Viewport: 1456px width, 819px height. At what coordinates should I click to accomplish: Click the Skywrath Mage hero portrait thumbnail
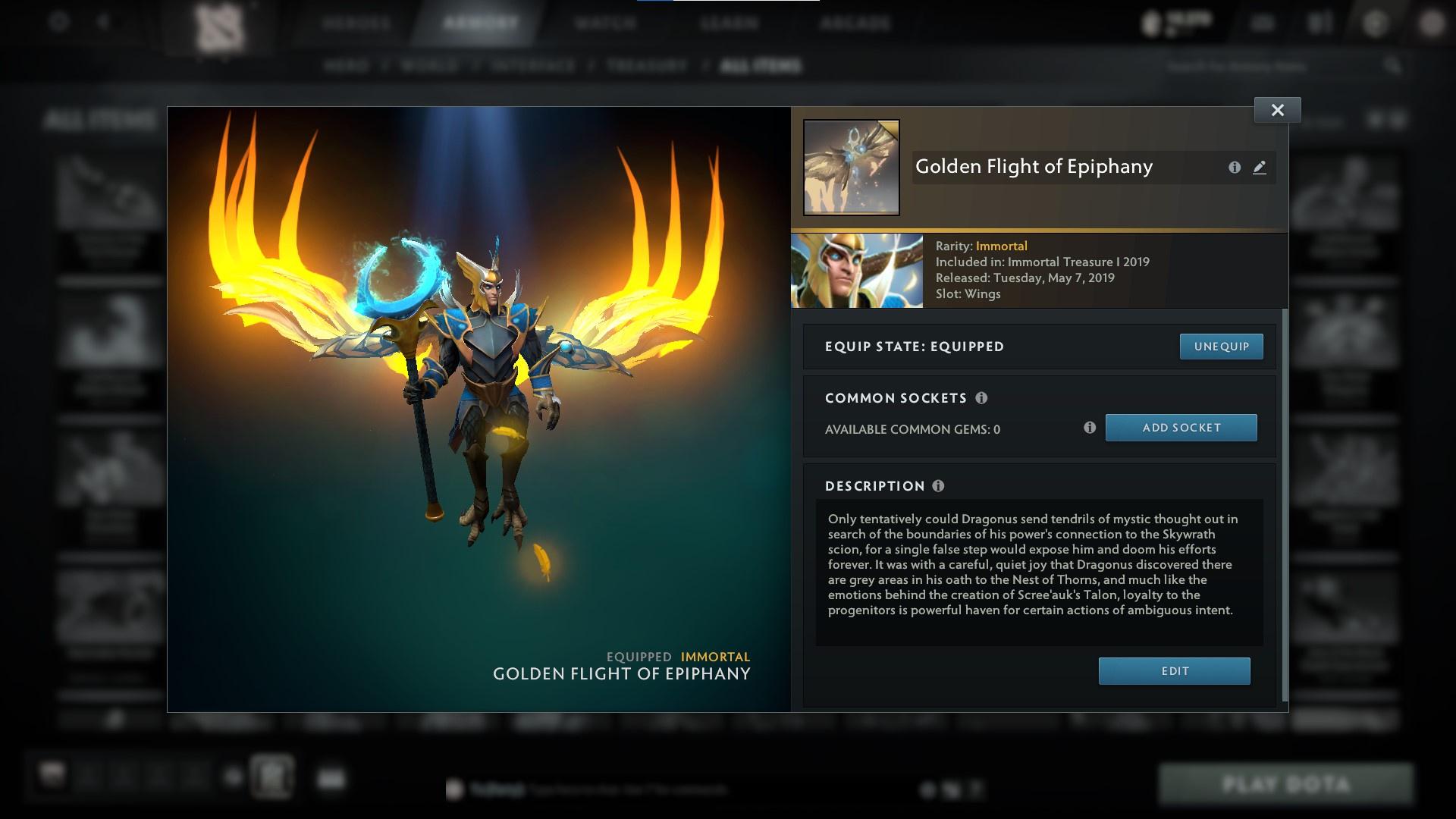click(x=856, y=270)
